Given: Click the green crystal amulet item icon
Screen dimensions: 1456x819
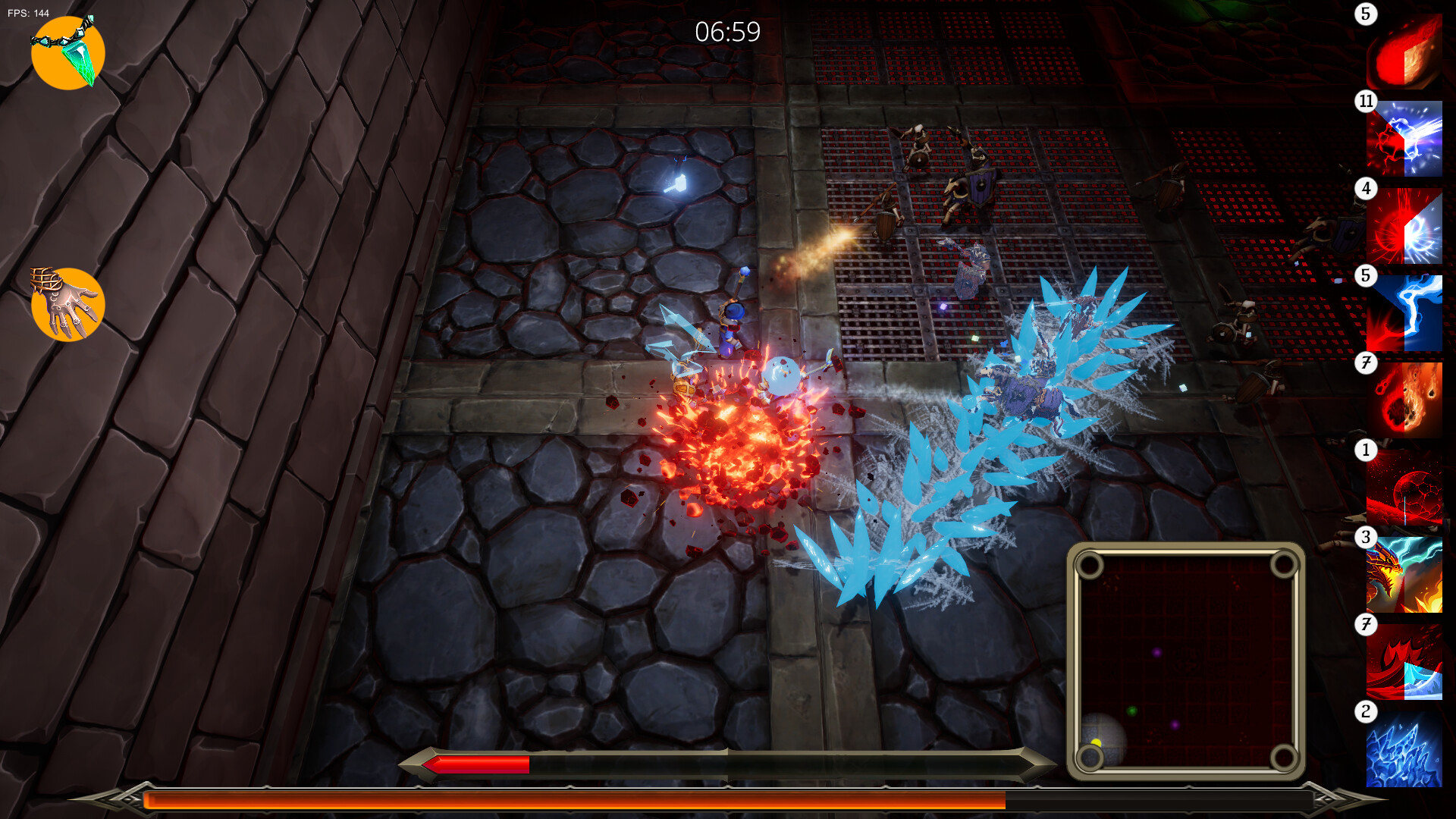Looking at the screenshot, I should pyautogui.click(x=67, y=52).
